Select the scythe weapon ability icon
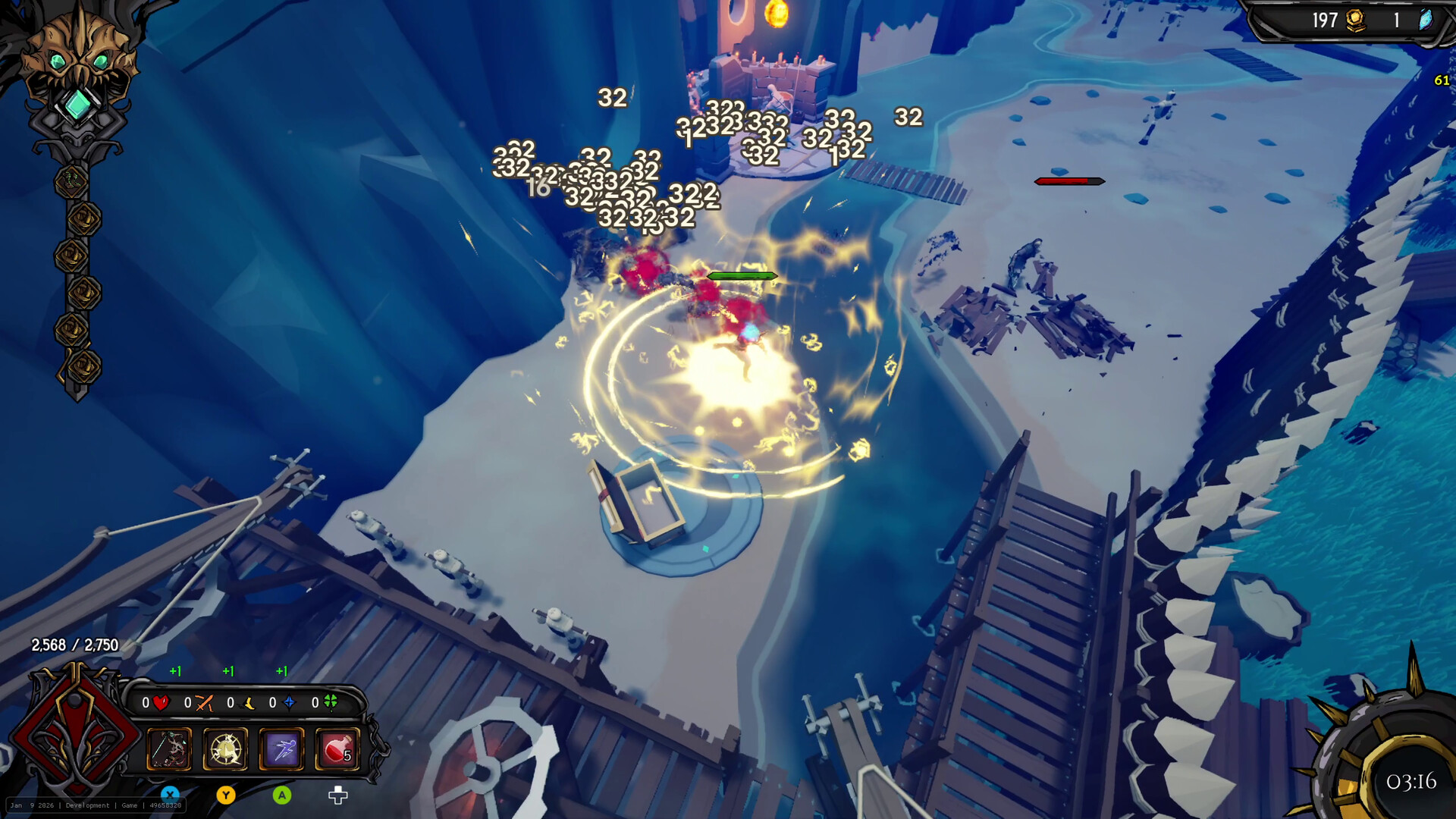This screenshot has height=819, width=1456. (168, 748)
